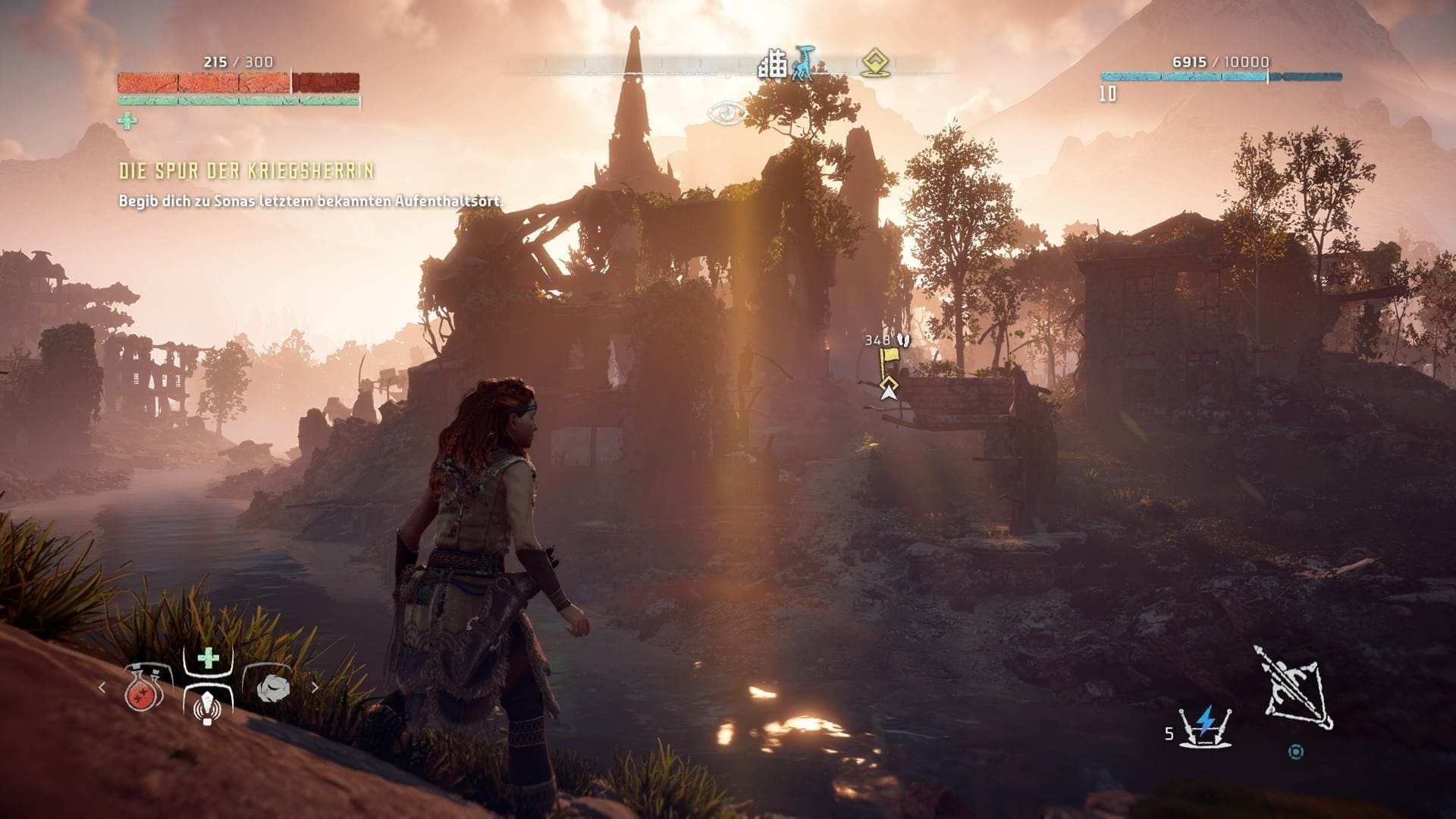The image size is (1456, 819).
Task: Select the red health potion slot
Action: 145,689
